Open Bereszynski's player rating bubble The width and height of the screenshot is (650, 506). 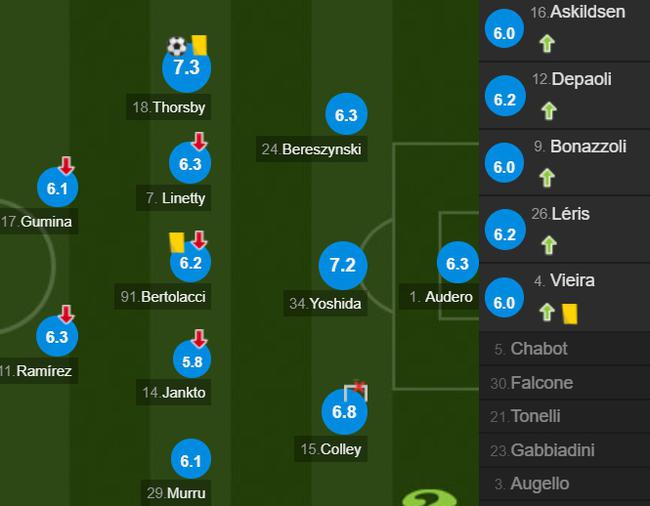pos(346,116)
